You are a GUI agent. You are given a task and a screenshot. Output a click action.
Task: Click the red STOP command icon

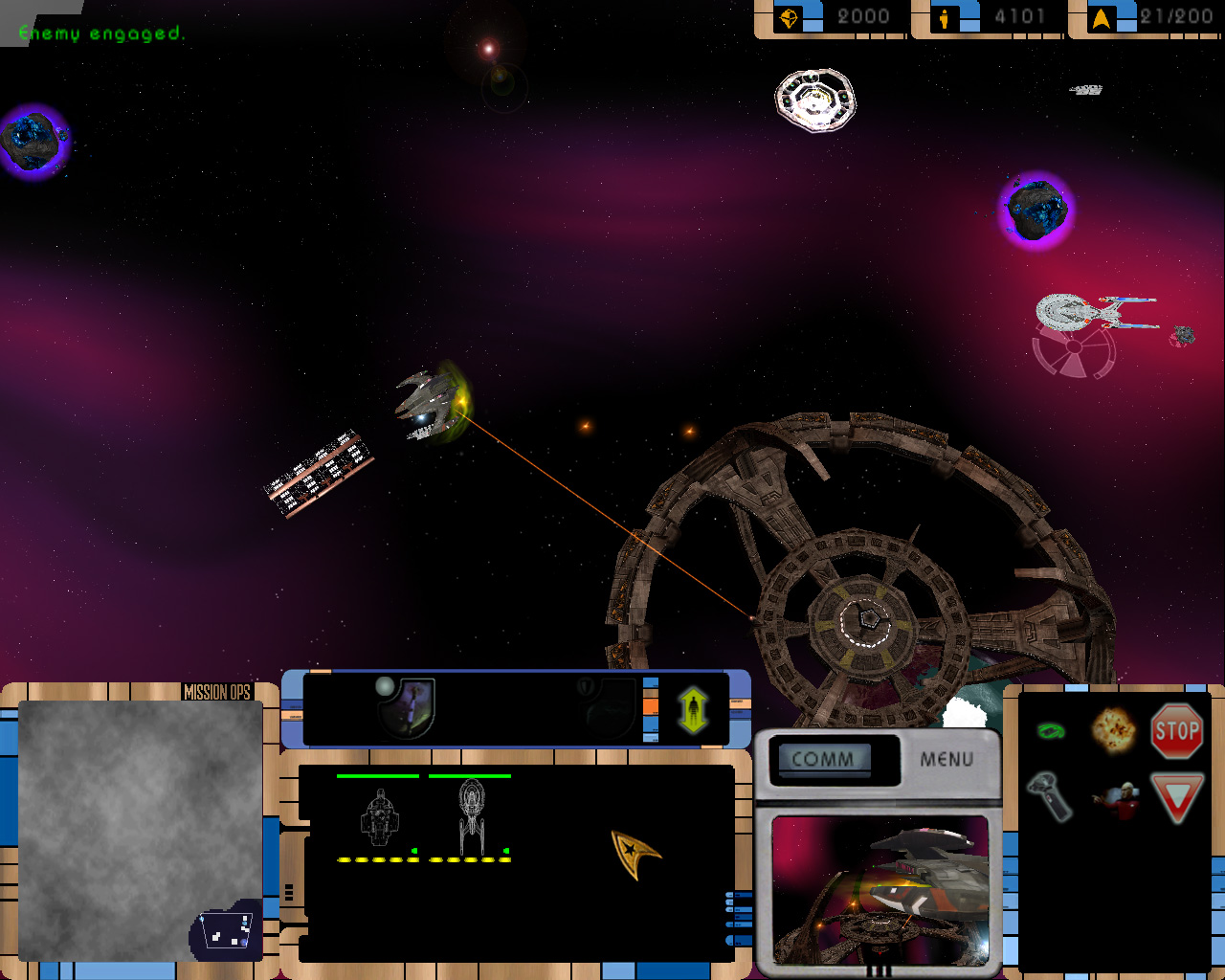(1176, 731)
